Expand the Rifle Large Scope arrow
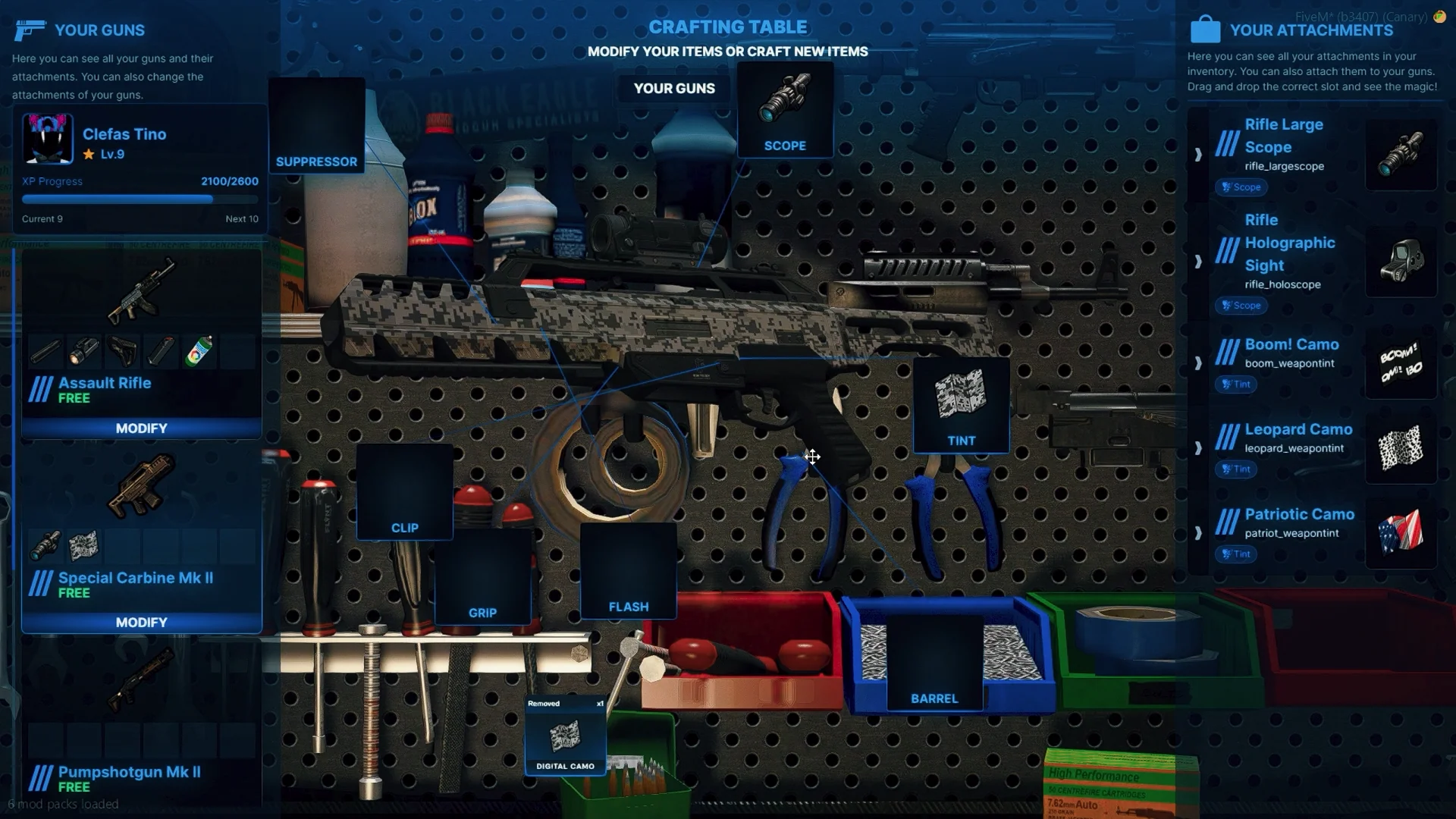1456x819 pixels. click(x=1198, y=155)
